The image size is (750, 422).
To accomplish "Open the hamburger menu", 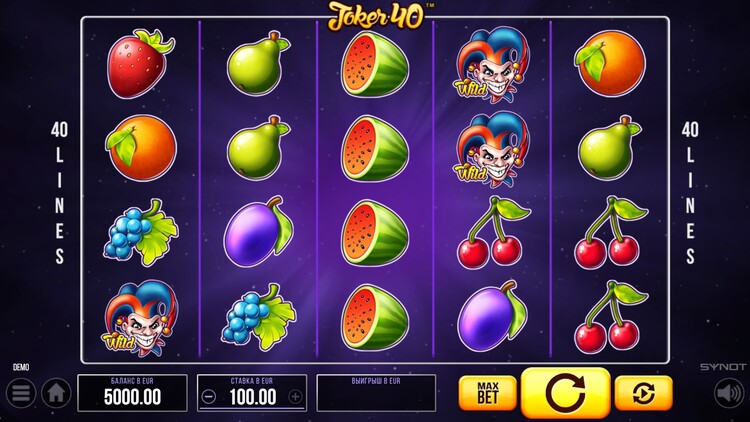I will click(21, 393).
